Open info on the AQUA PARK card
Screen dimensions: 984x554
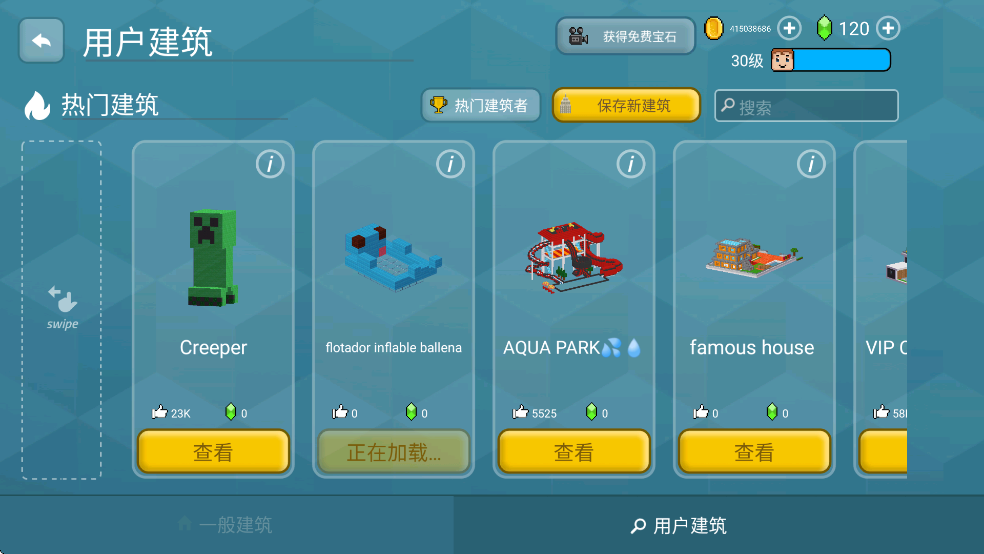(630, 164)
